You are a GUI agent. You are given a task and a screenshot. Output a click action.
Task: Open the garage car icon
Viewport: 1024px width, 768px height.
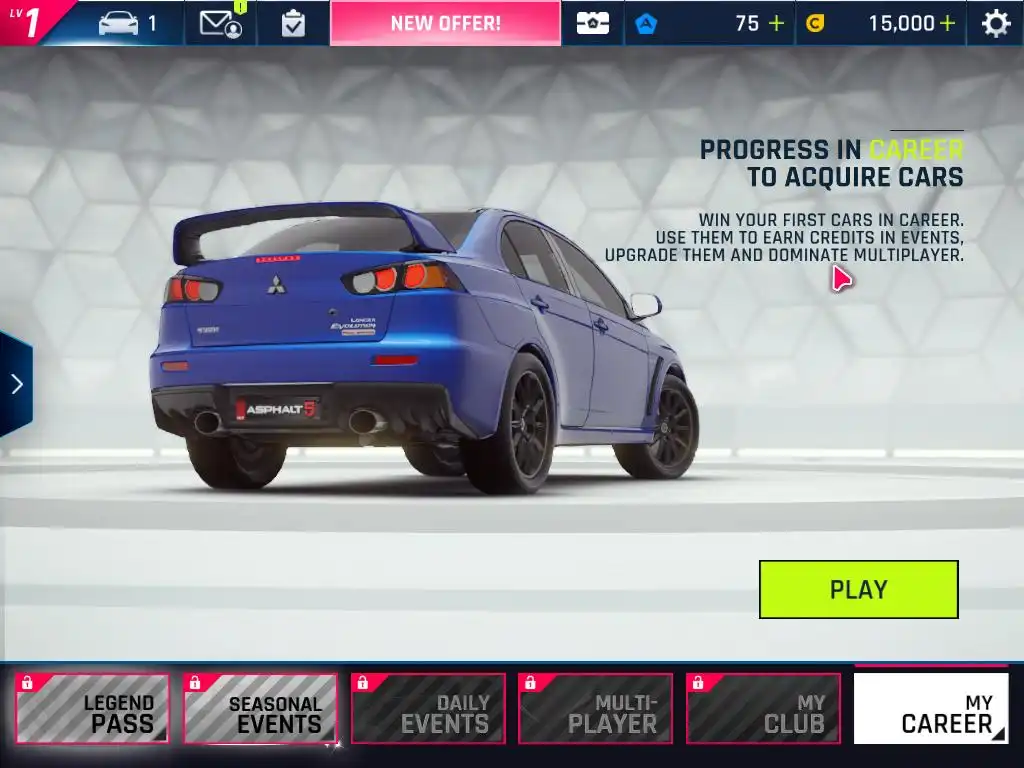118,23
